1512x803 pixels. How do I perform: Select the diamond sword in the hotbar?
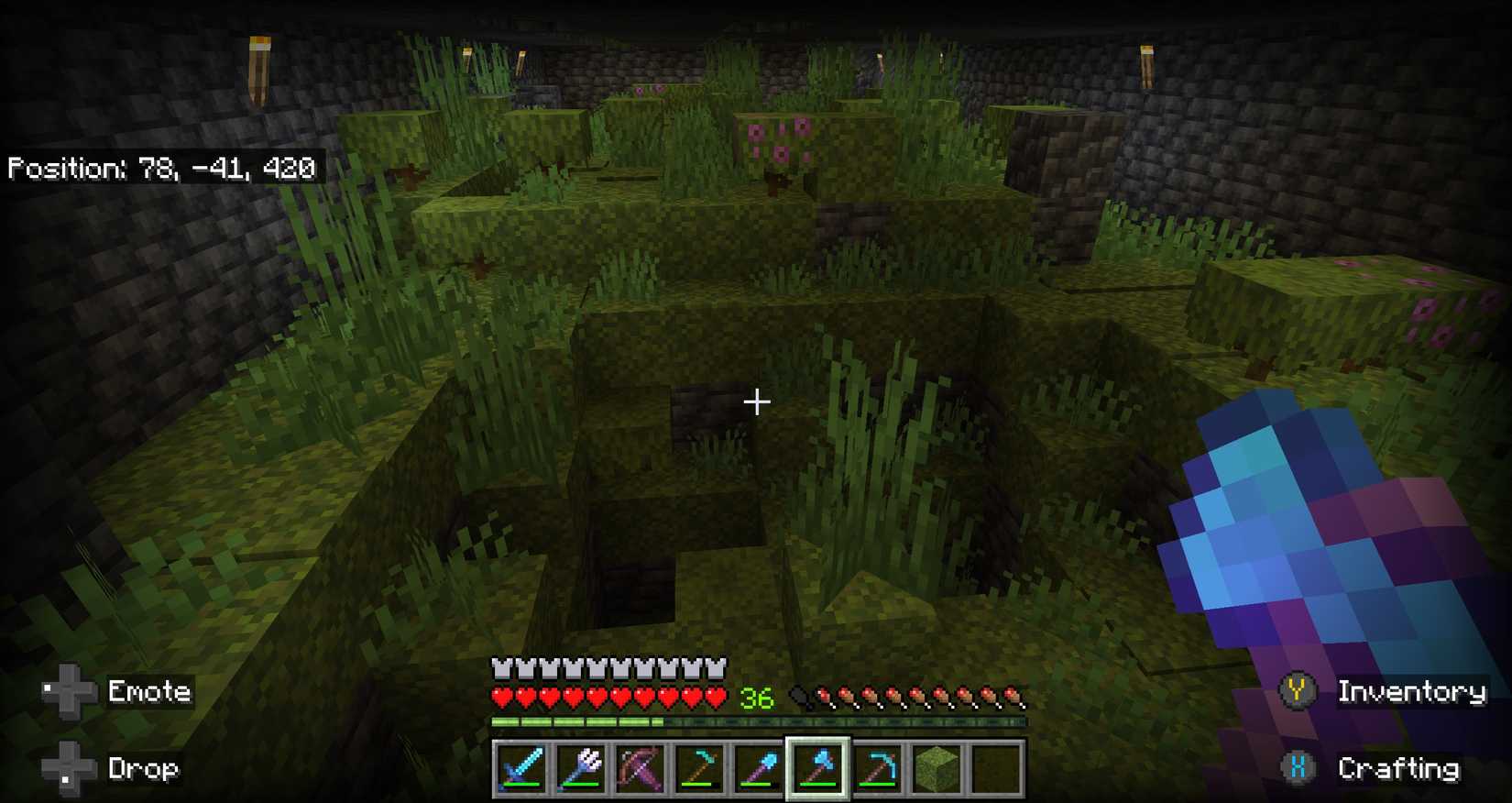520,770
